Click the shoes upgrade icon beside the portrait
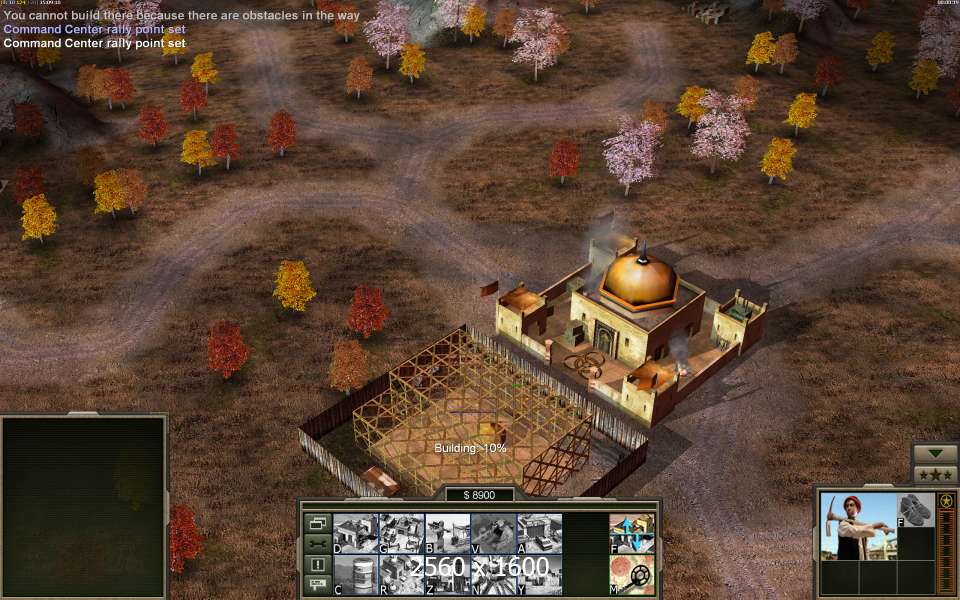 click(x=915, y=509)
